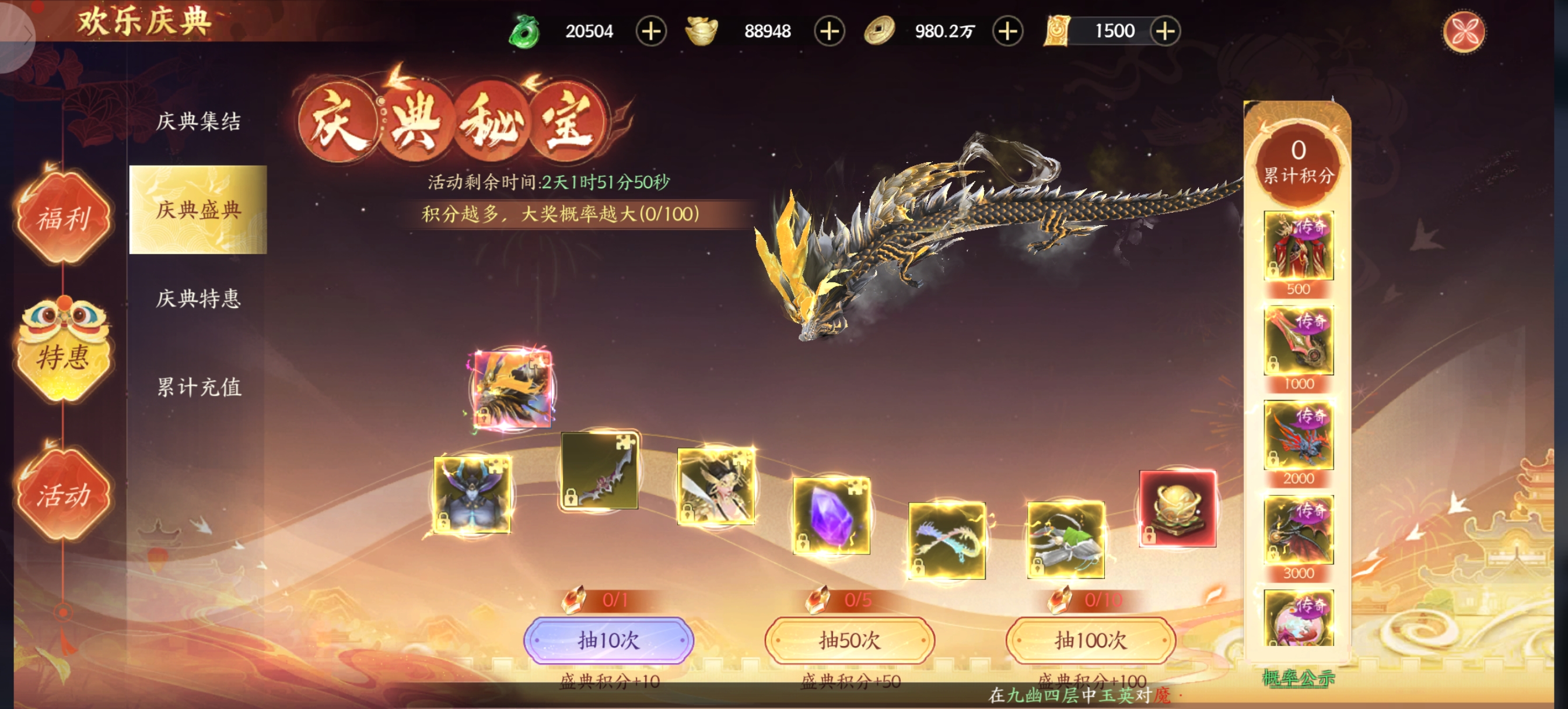
Task: Add more green jade currency
Action: [x=650, y=31]
